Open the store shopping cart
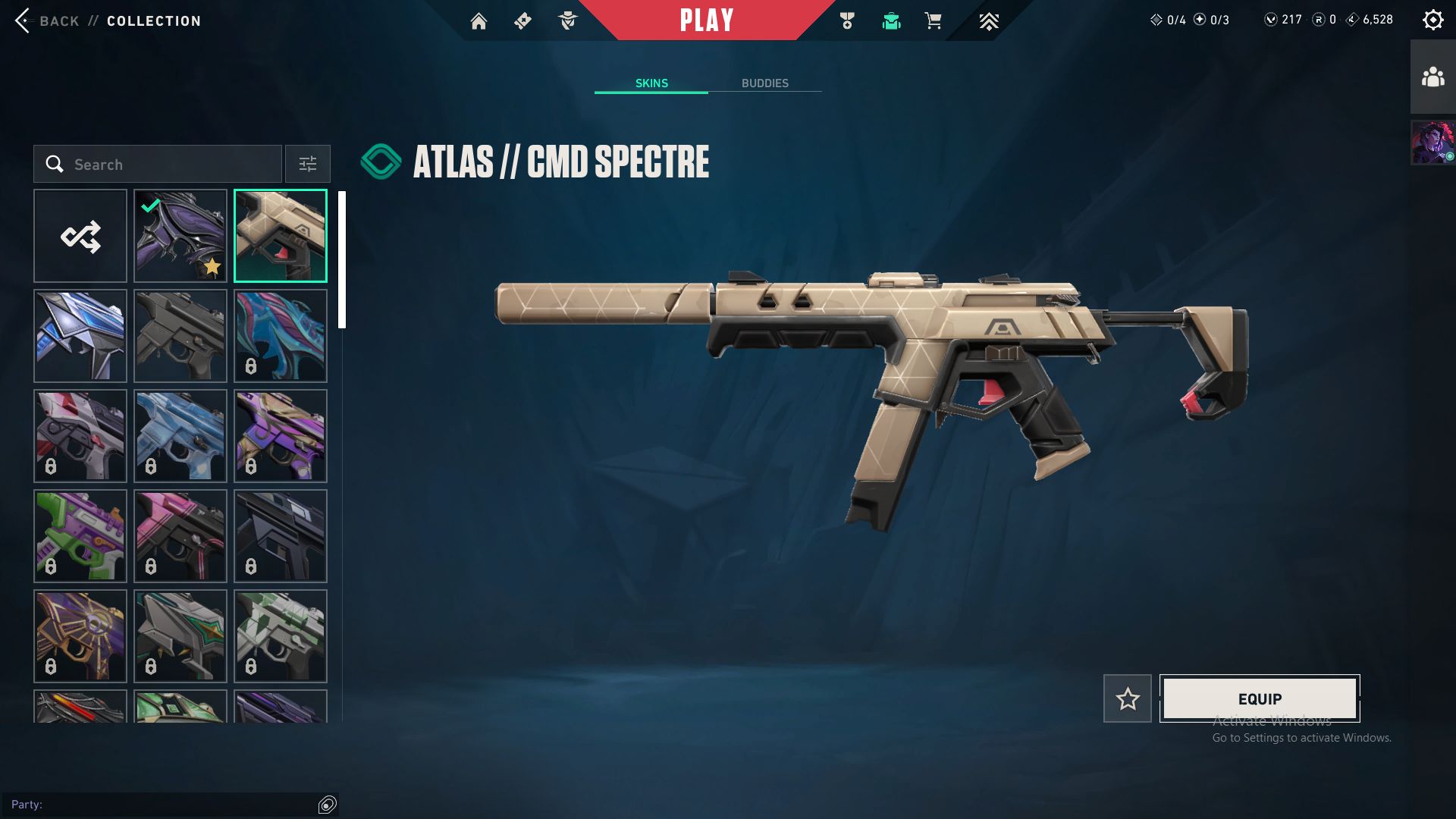1456x819 pixels. 933,21
